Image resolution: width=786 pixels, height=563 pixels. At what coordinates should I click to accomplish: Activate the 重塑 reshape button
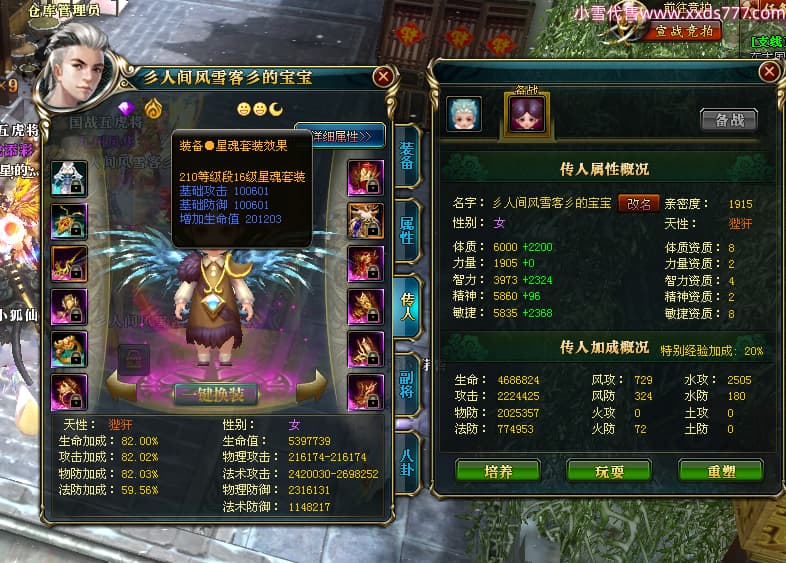tap(720, 470)
